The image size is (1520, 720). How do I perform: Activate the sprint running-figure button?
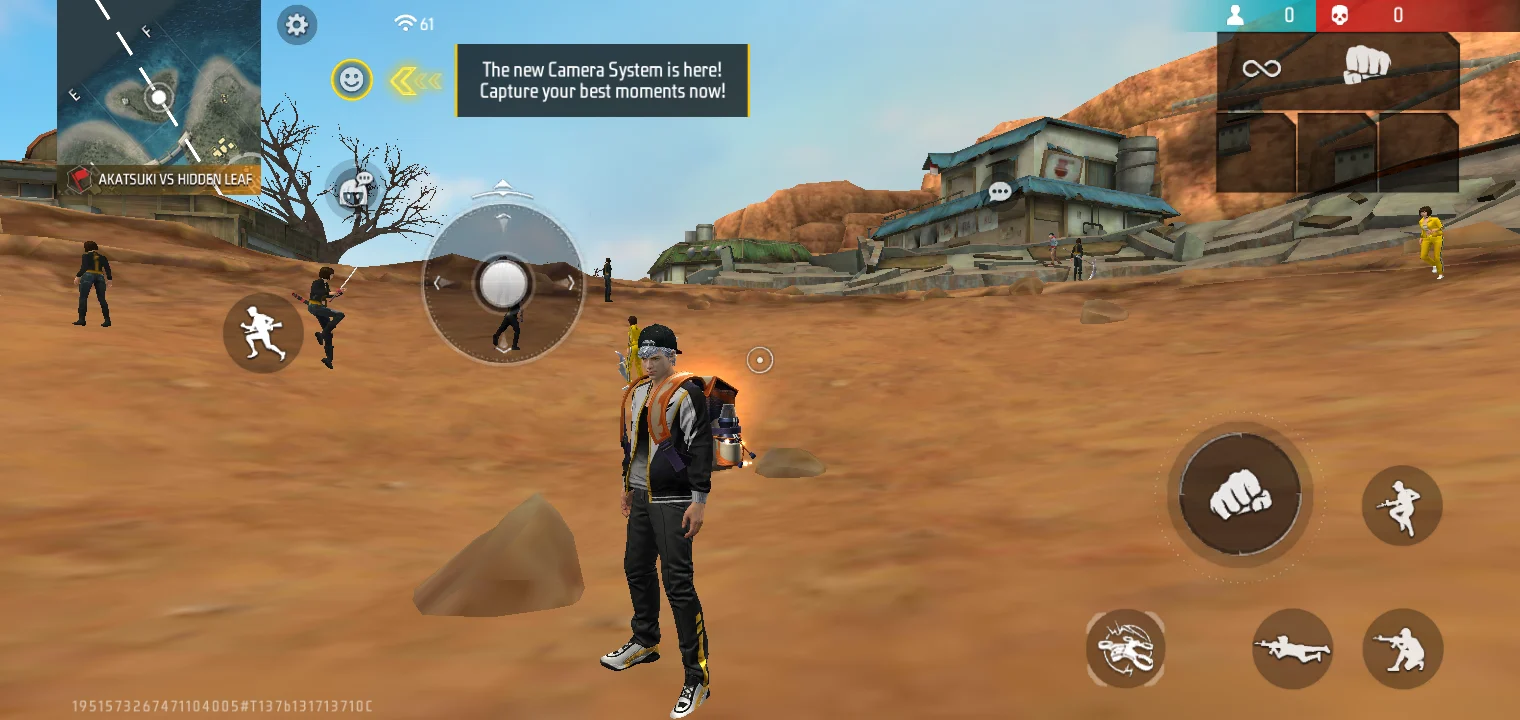coord(263,333)
